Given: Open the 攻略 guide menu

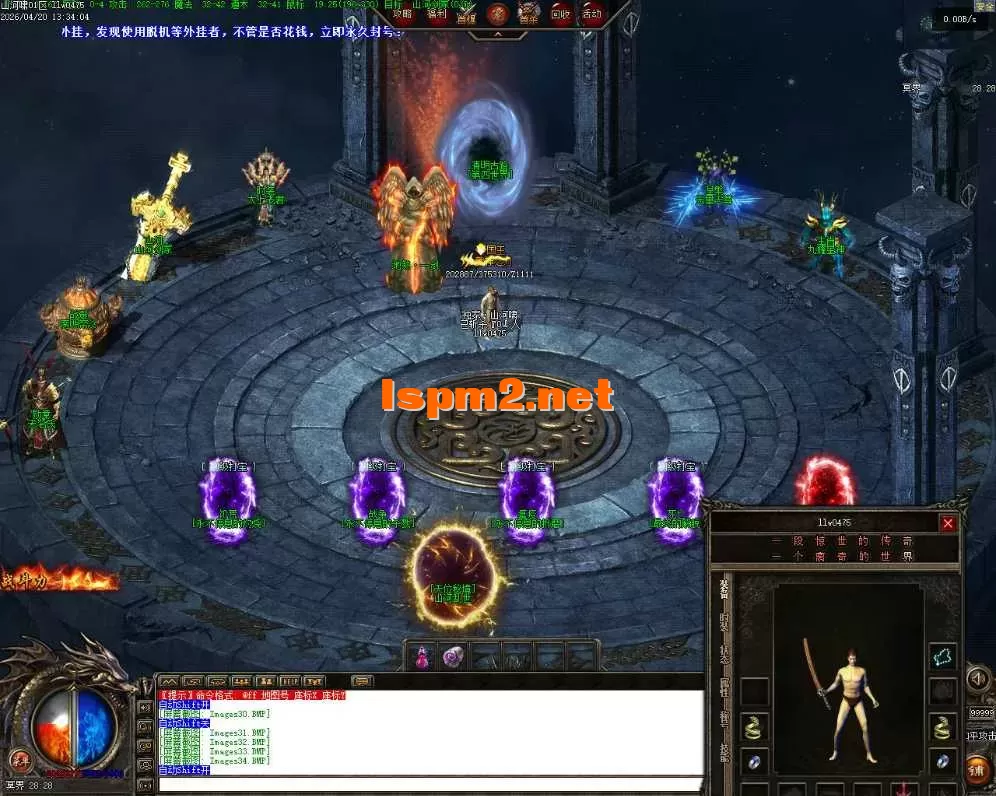Looking at the screenshot, I should coord(402,14).
